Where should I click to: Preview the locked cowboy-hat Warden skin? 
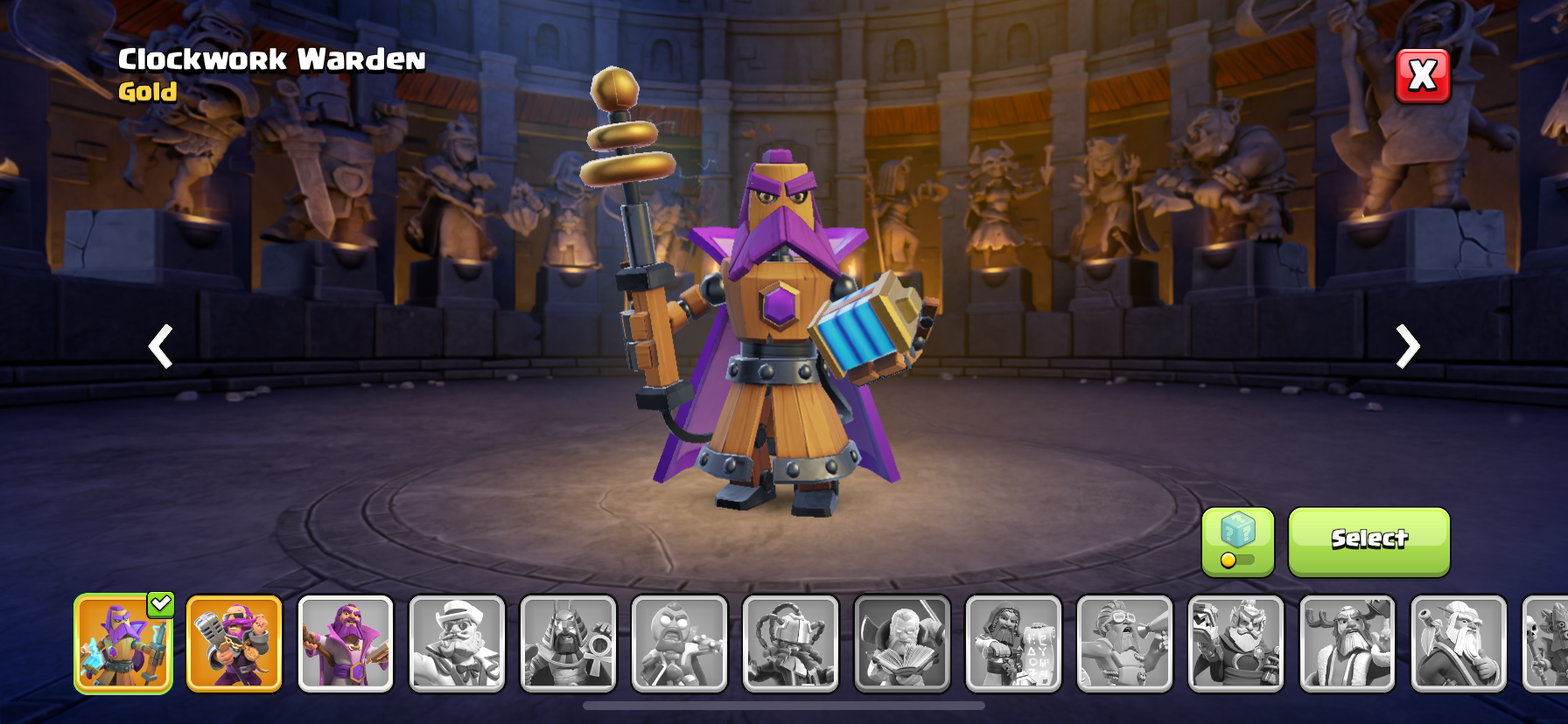(457, 644)
